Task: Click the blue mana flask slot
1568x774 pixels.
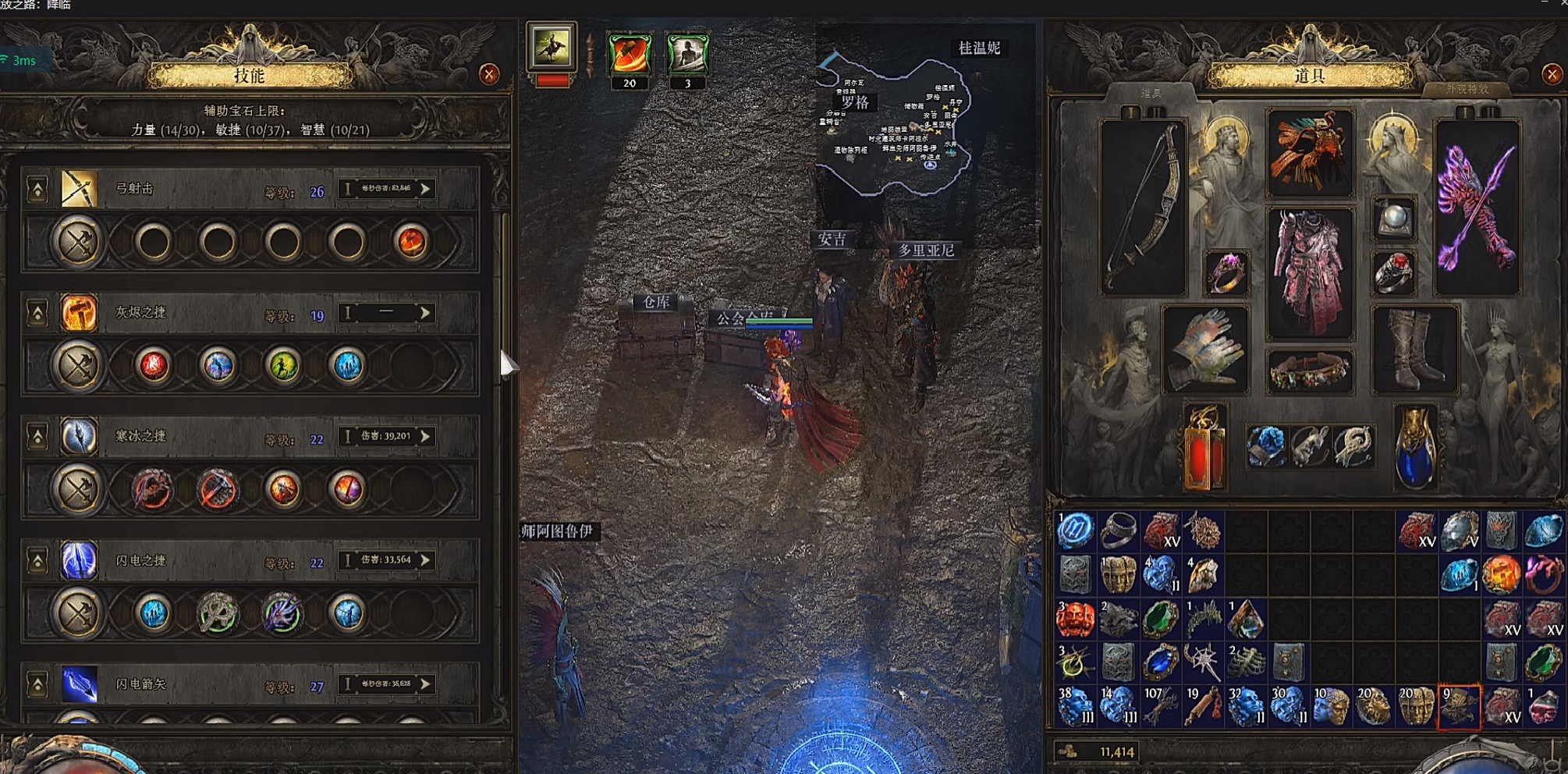Action: [1415, 447]
